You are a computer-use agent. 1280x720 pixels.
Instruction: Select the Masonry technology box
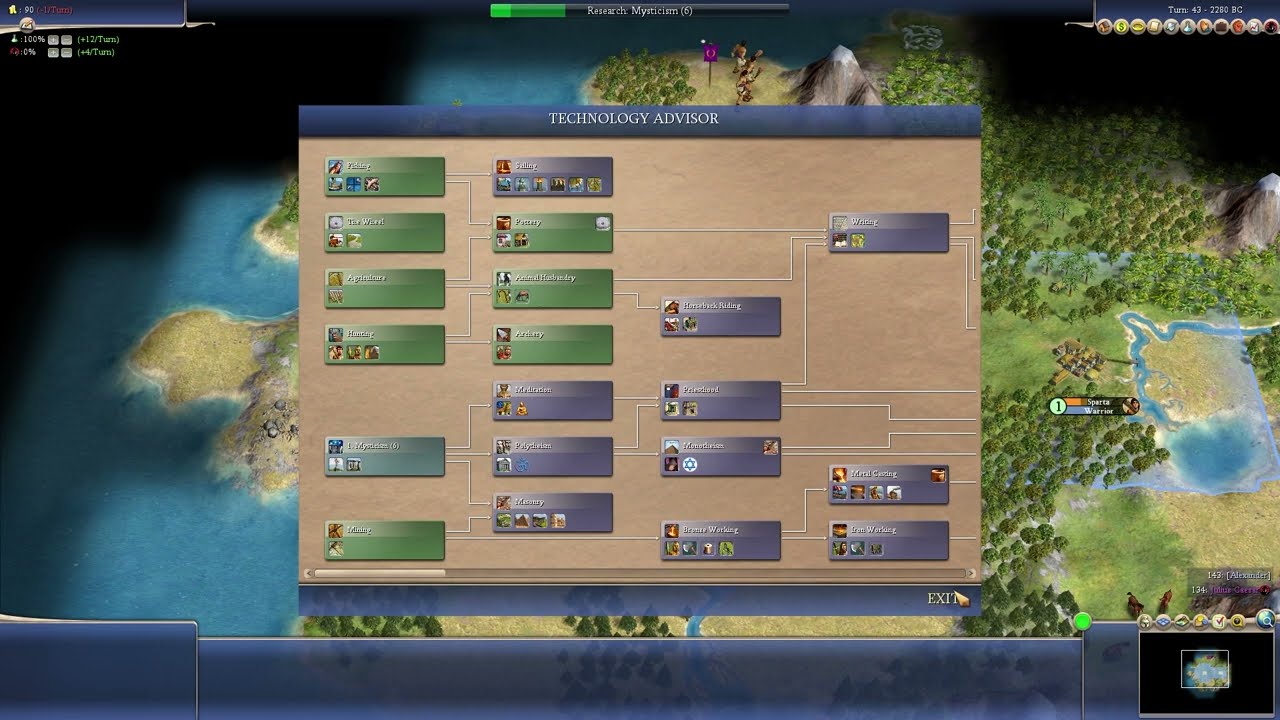tap(552, 512)
